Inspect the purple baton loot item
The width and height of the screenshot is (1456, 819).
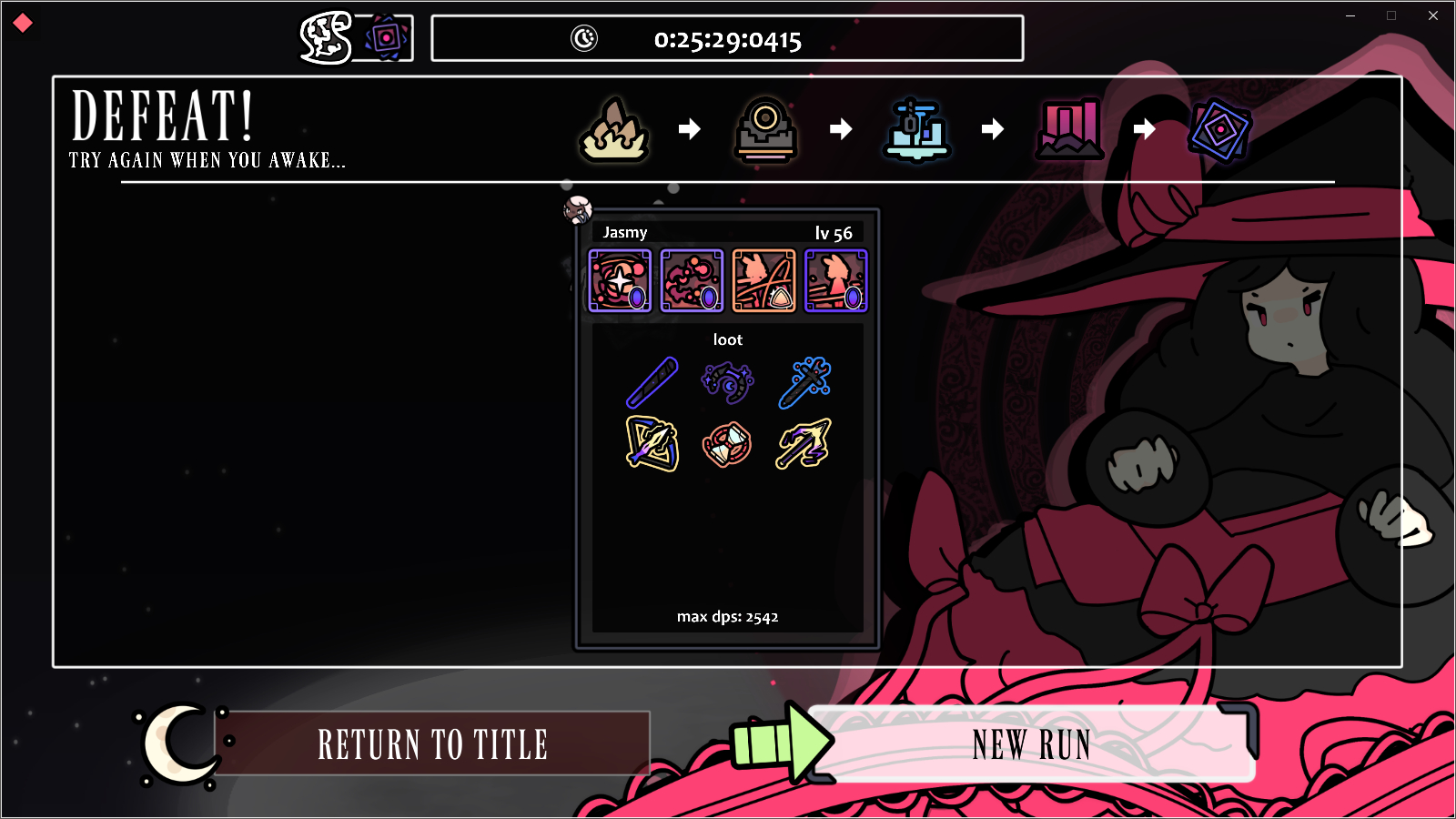click(652, 382)
